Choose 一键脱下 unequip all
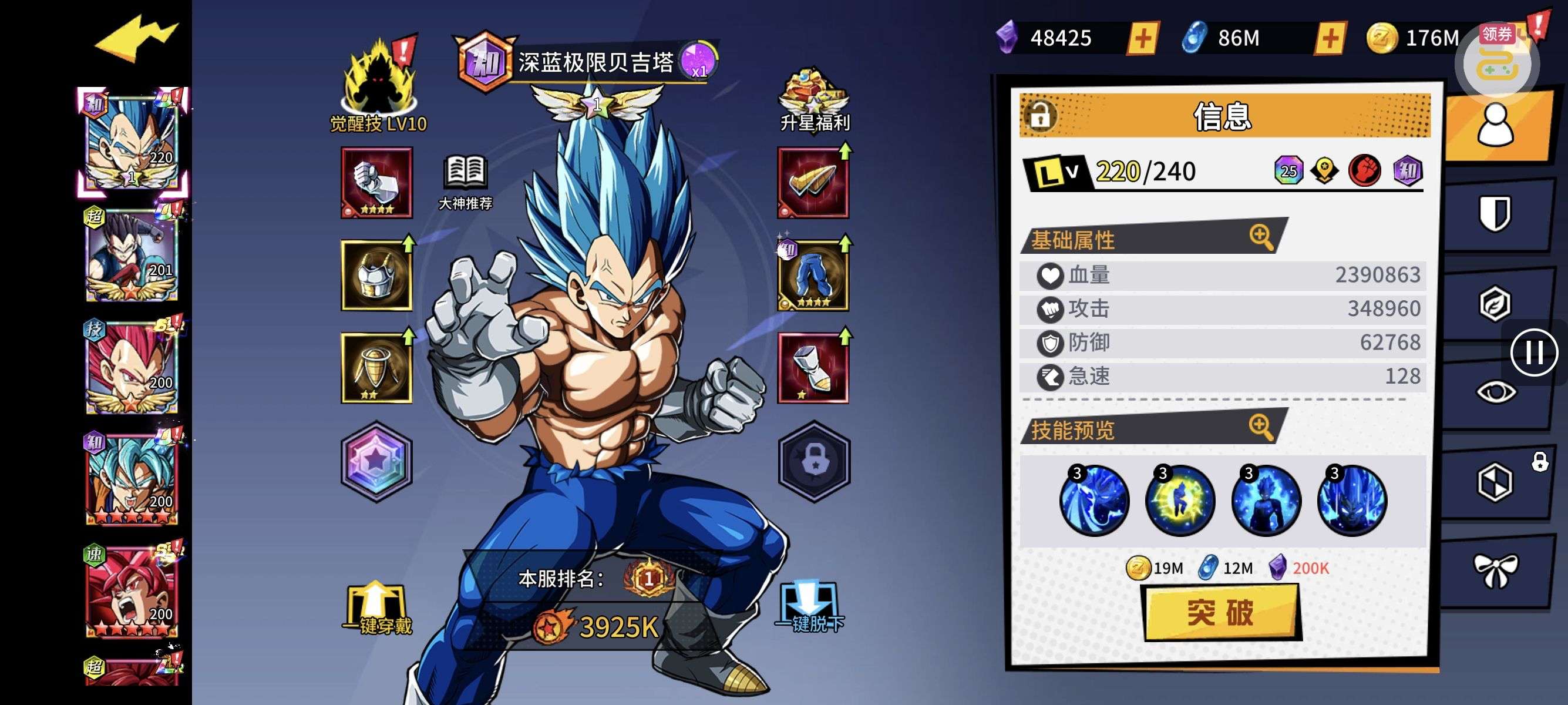The image size is (1568, 705). click(x=810, y=607)
